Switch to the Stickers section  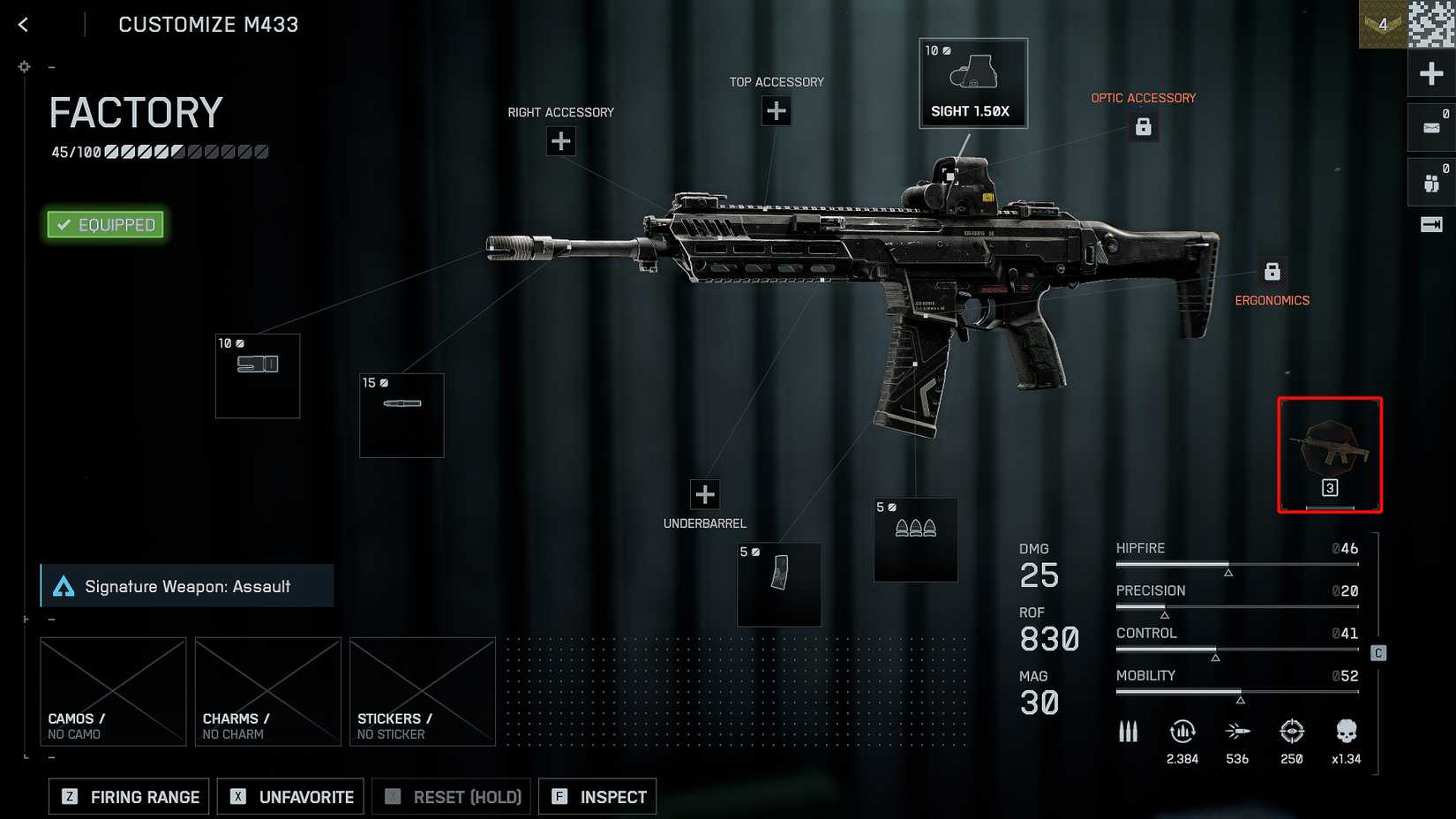click(x=422, y=691)
